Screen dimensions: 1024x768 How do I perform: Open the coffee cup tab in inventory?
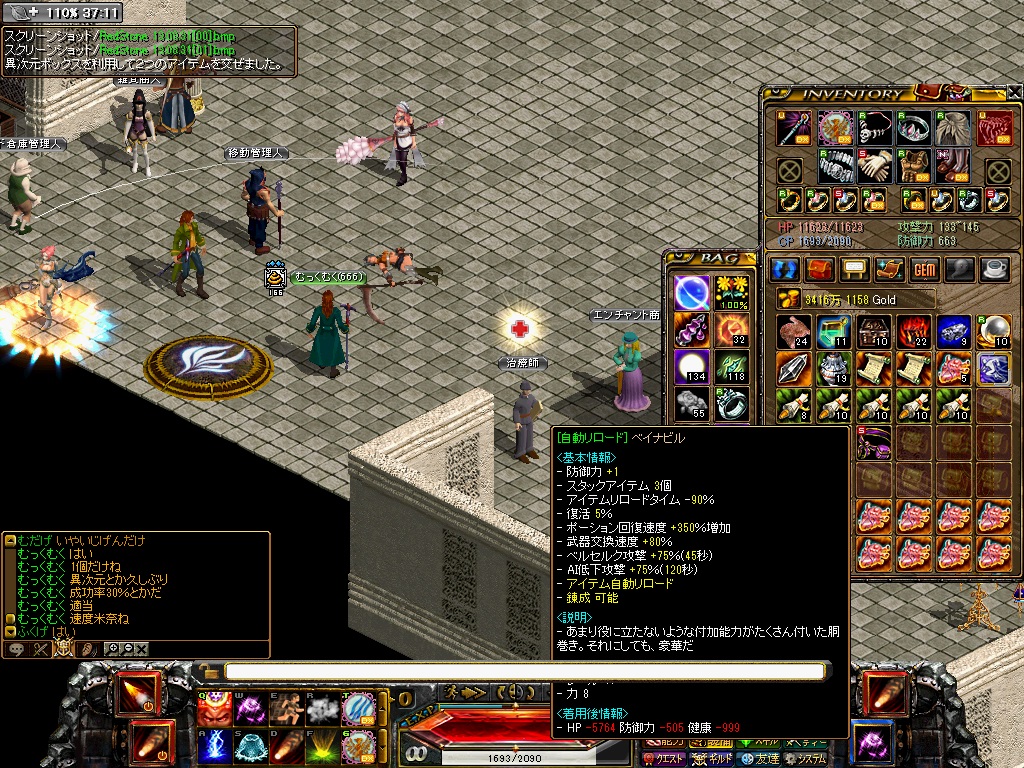pos(994,270)
